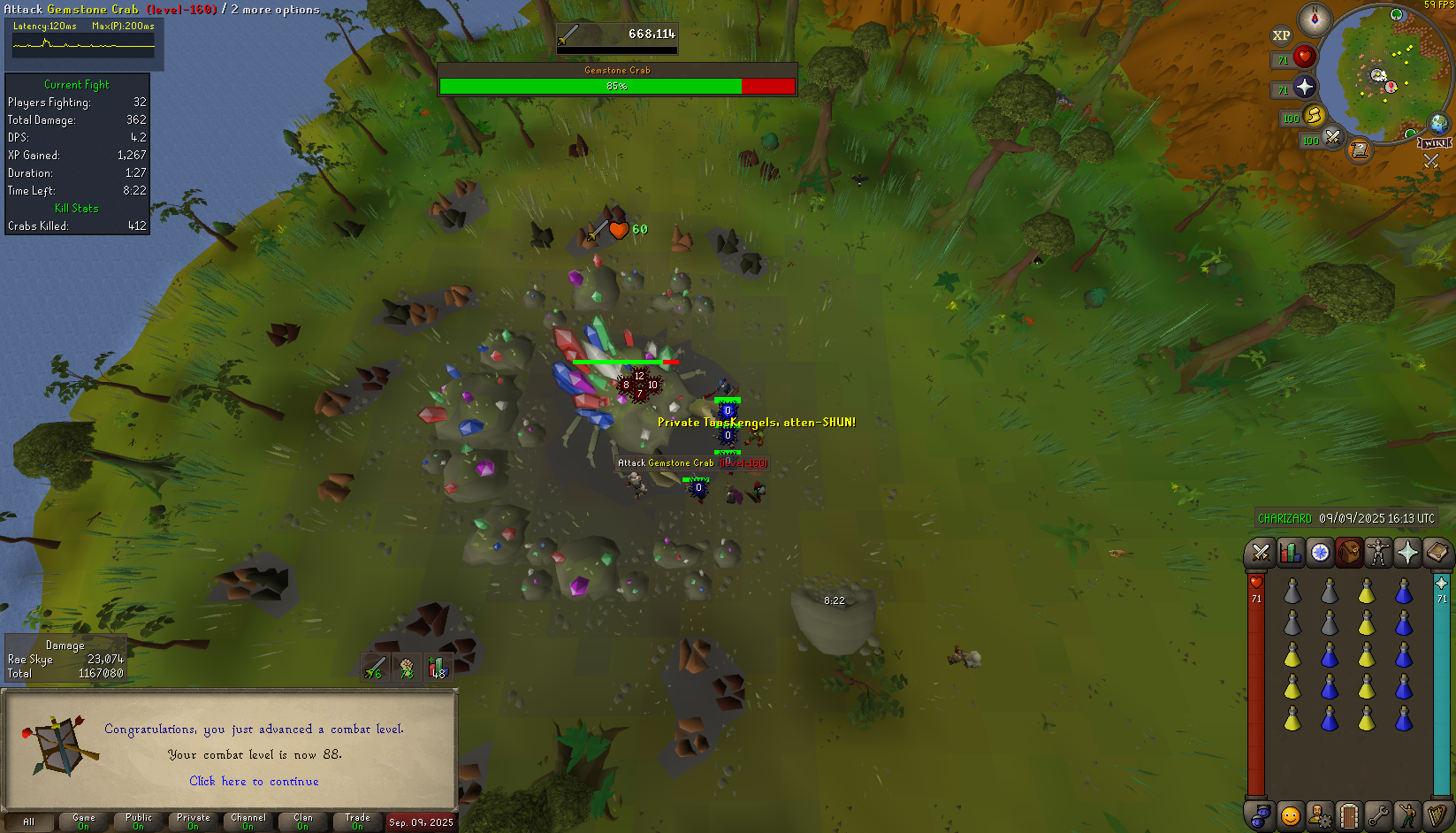Open the Wiki lookup banner

[1435, 142]
